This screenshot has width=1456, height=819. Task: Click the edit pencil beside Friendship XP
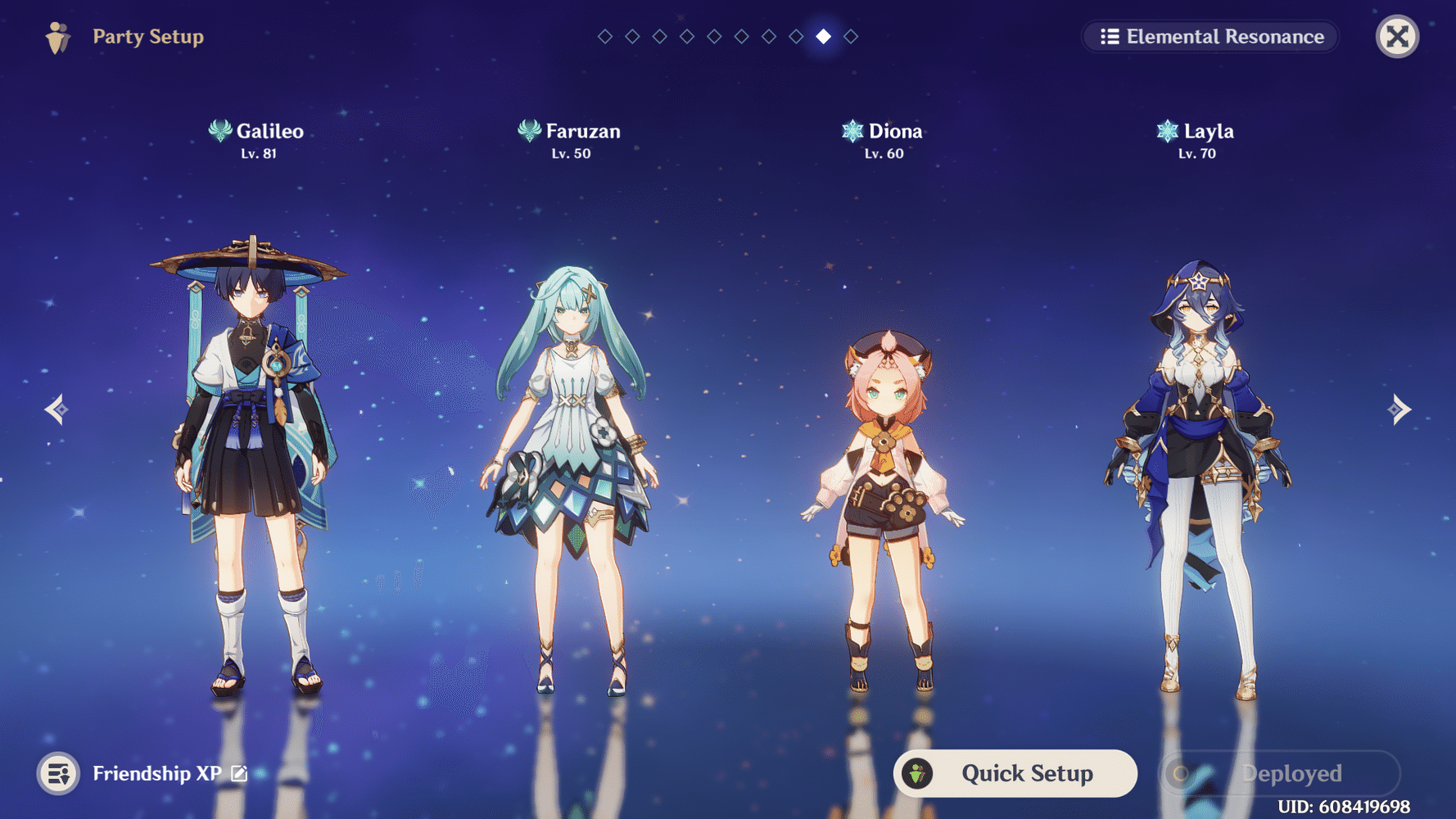(237, 772)
